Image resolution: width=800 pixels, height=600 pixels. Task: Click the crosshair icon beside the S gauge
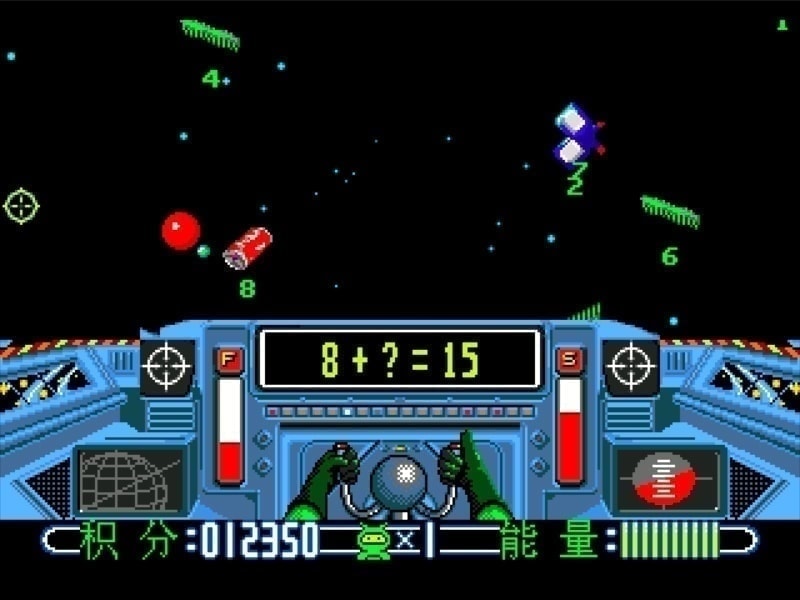[x=631, y=367]
